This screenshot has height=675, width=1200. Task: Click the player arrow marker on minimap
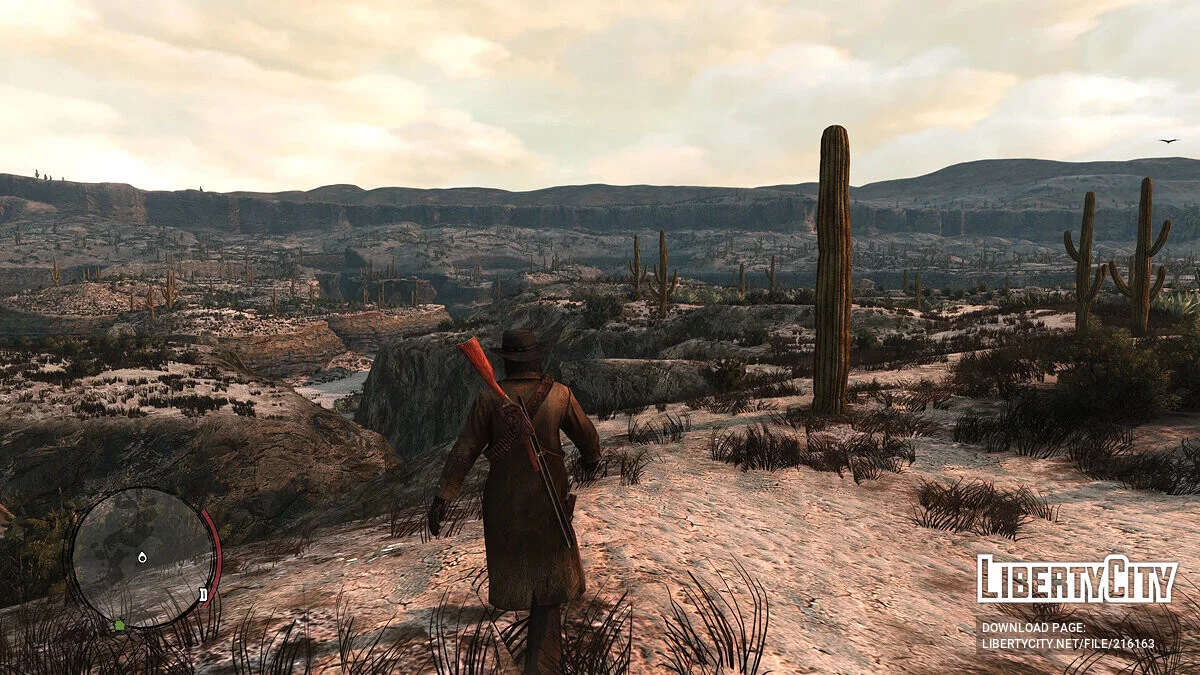click(x=142, y=556)
